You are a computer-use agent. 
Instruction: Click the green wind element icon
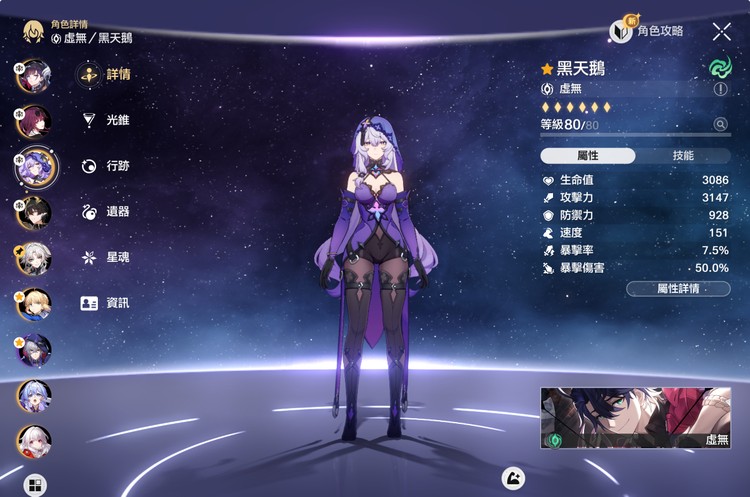pyautogui.click(x=720, y=66)
